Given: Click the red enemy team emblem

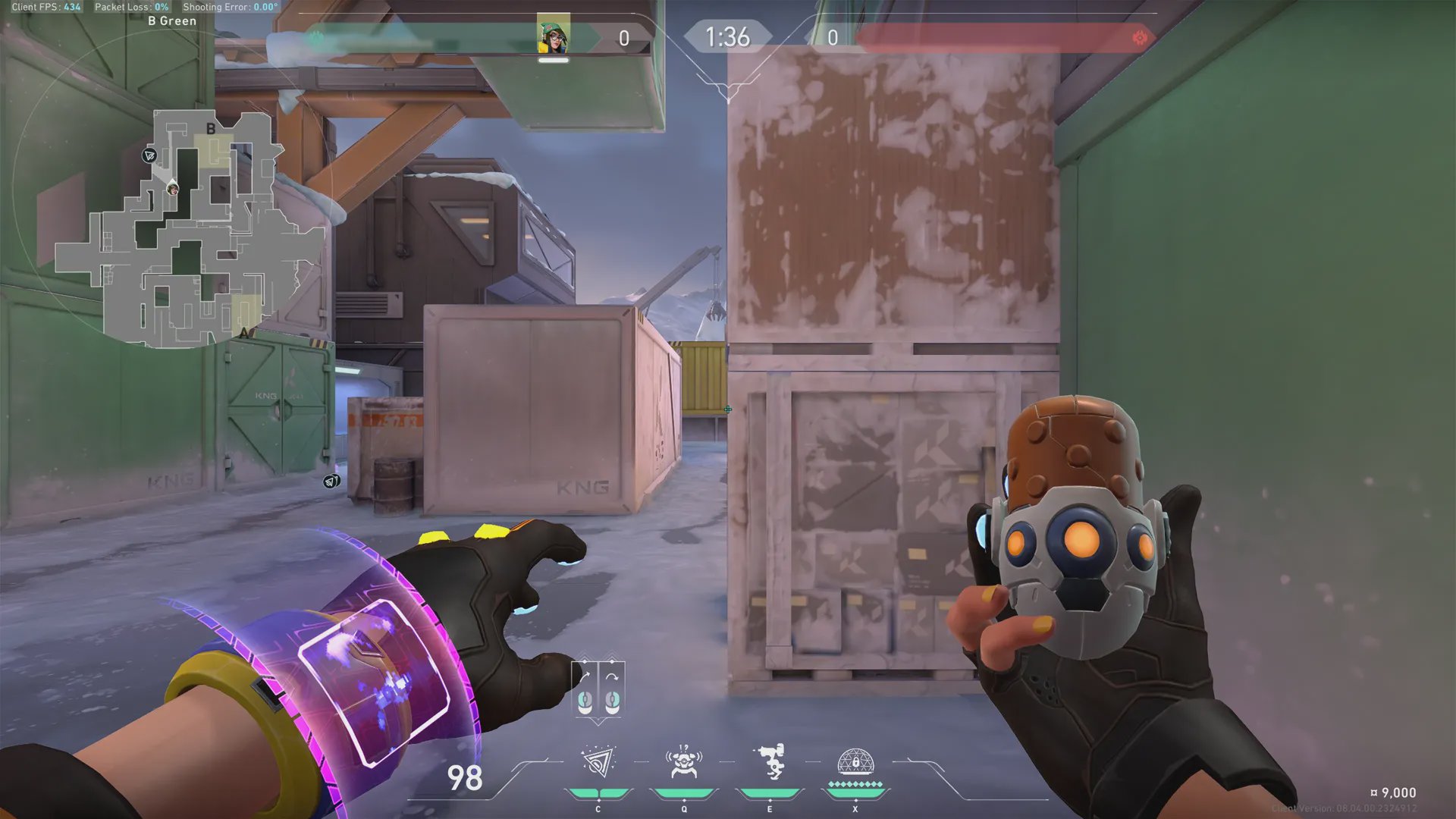Looking at the screenshot, I should pos(1139,37).
